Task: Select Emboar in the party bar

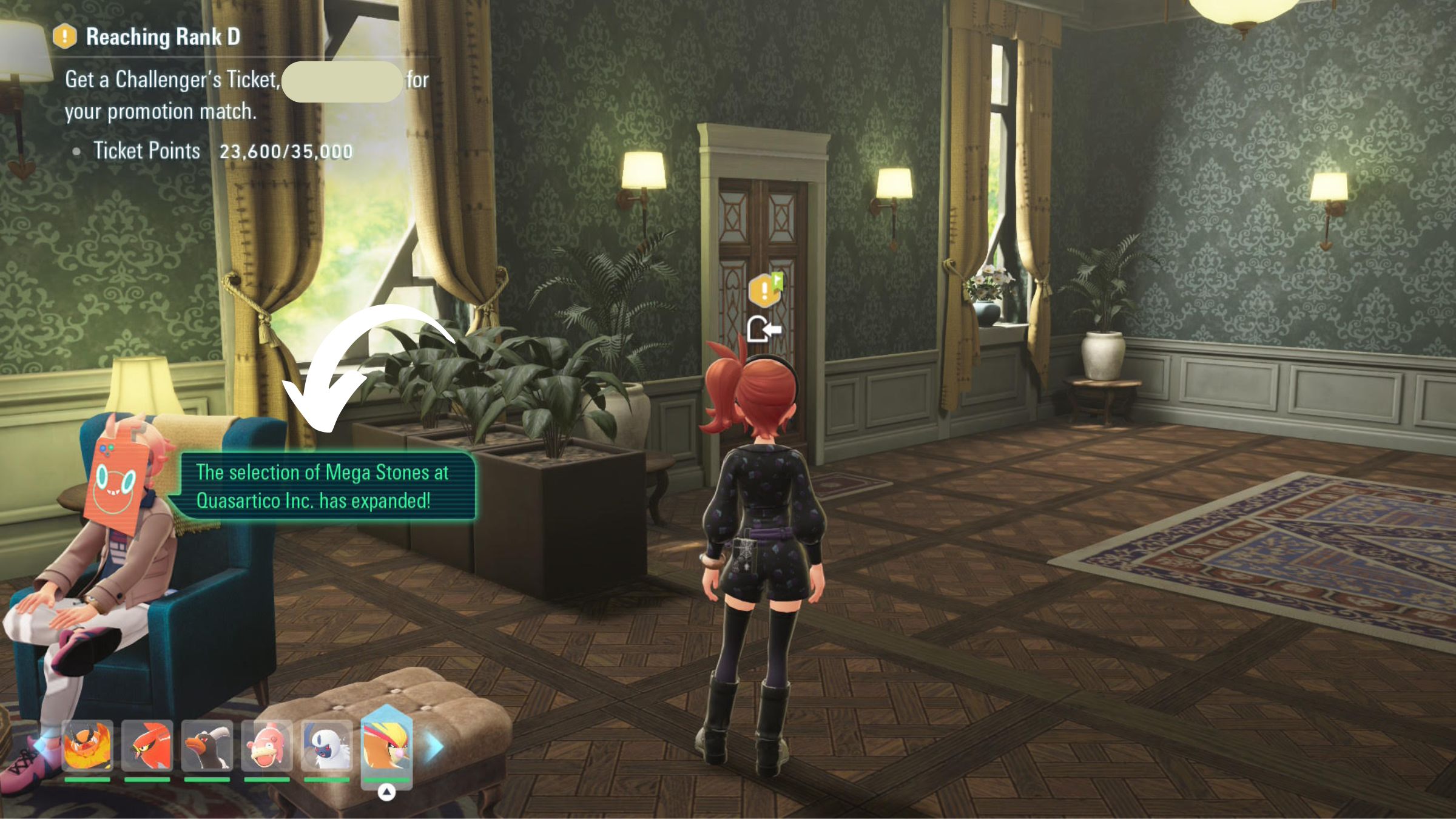Action: [87, 746]
